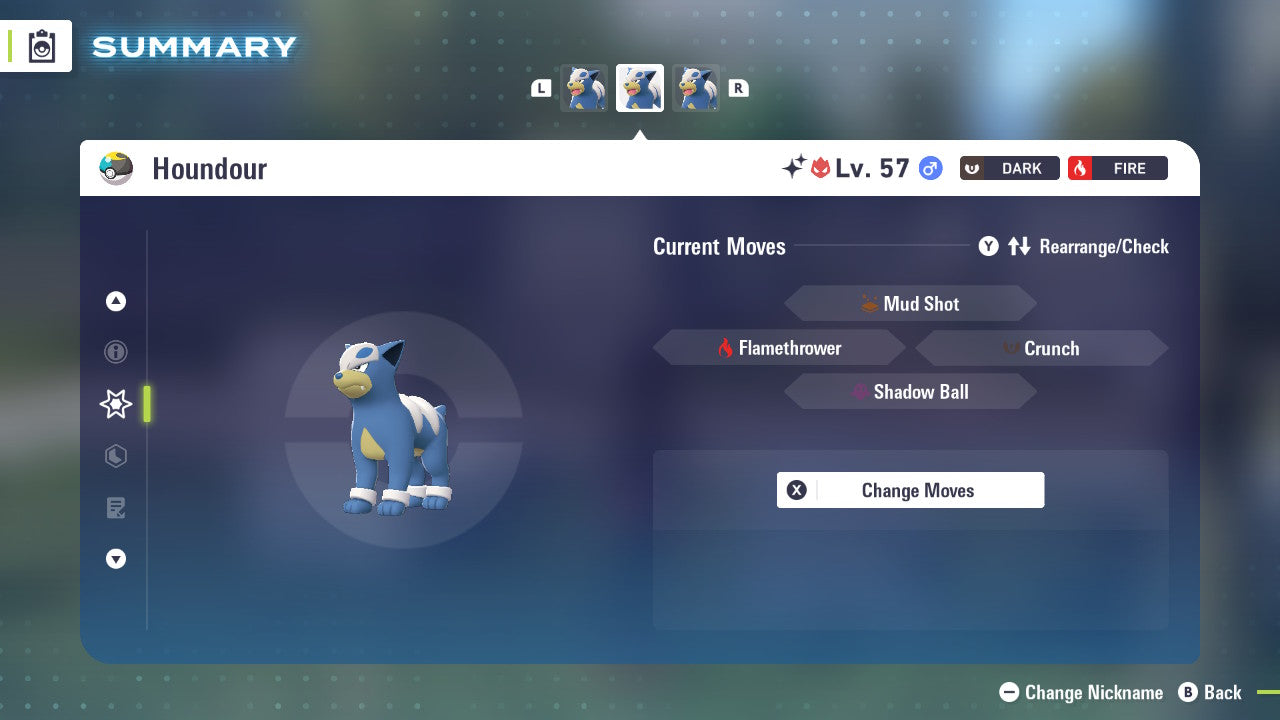Click the male gender symbol
1280x720 pixels.
click(930, 168)
